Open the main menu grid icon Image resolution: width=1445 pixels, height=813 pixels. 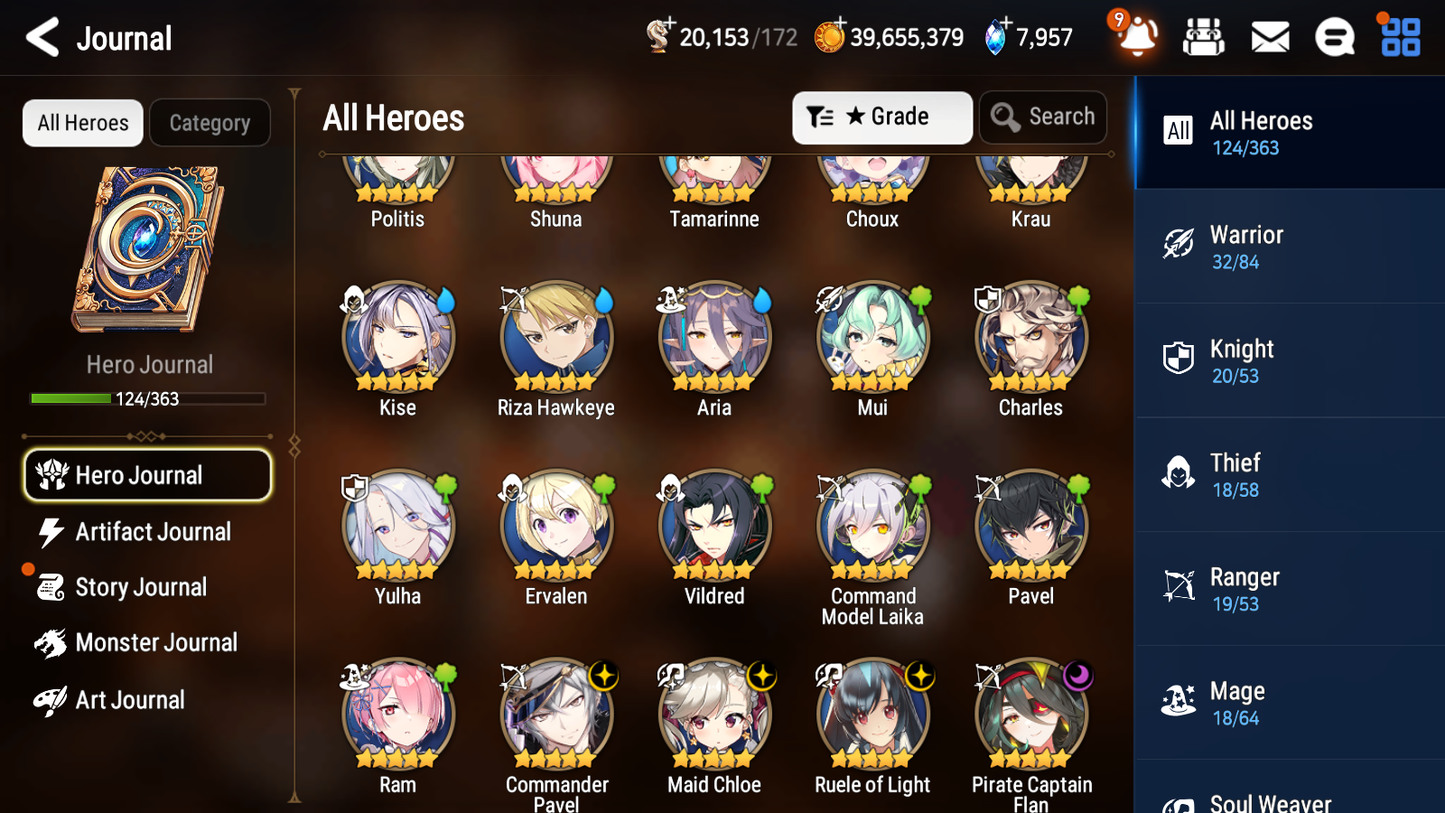tap(1399, 36)
